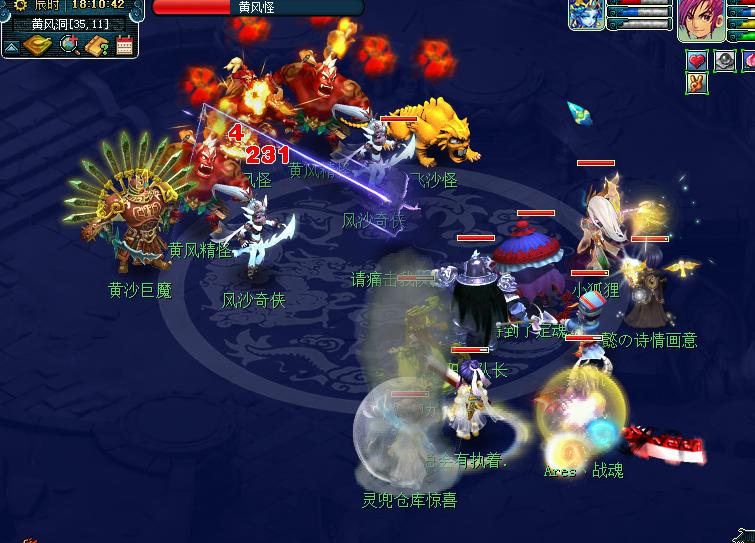This screenshot has width=755, height=543.
Task: Click the peace hand sign icon
Action: point(697,84)
